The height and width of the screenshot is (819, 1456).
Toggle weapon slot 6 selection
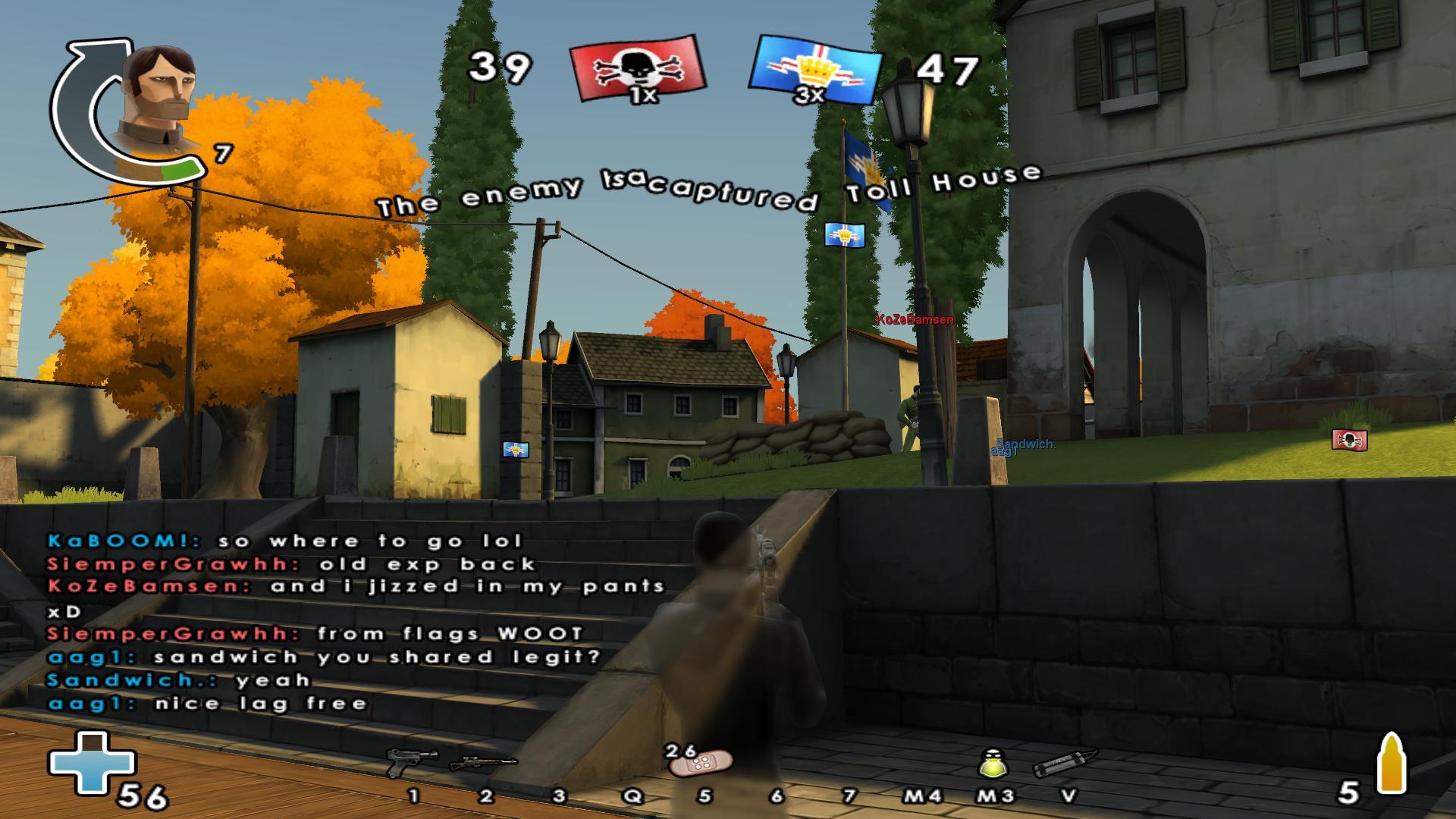[777, 794]
